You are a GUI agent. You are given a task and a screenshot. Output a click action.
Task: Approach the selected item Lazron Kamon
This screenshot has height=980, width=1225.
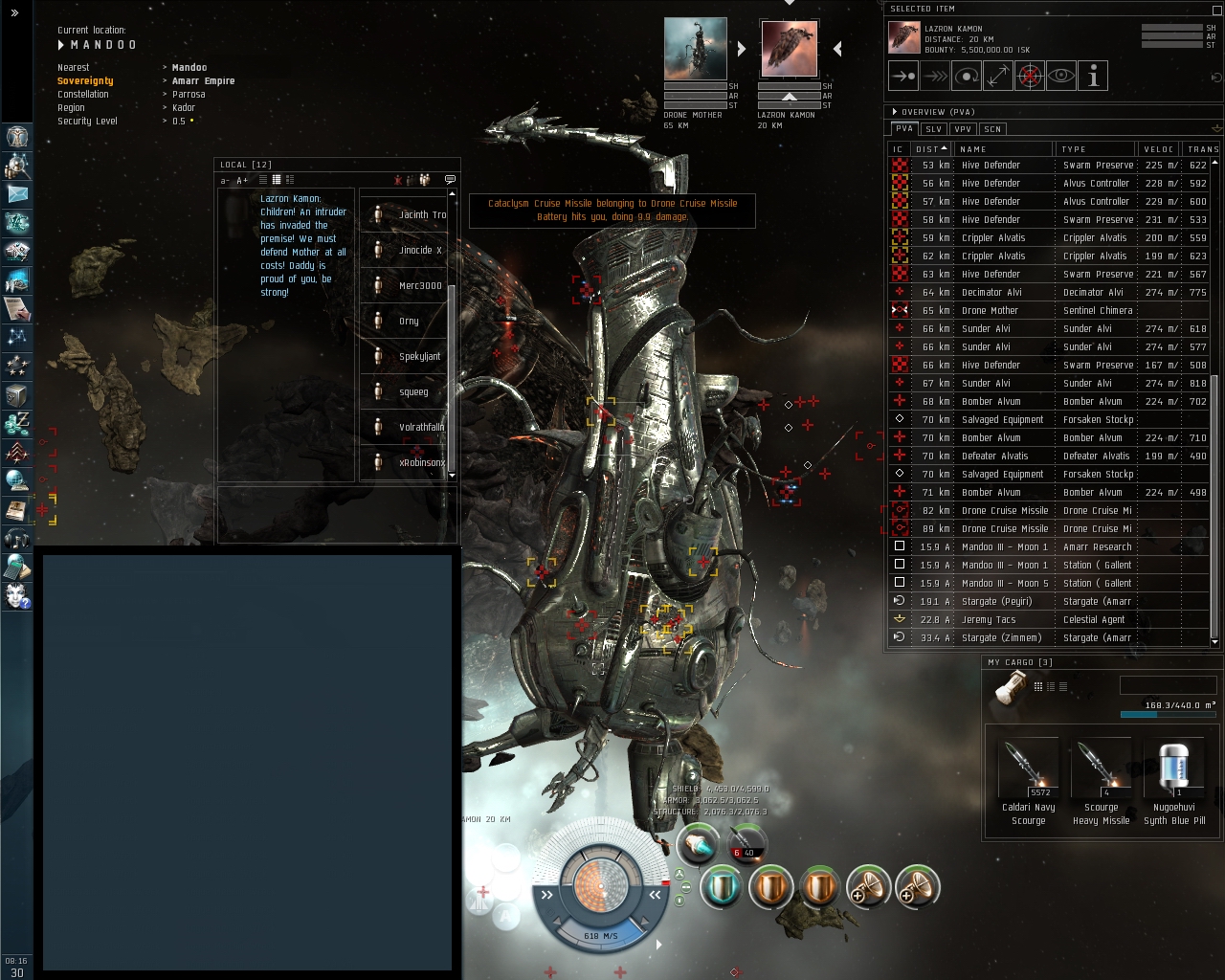pyautogui.click(x=902, y=76)
